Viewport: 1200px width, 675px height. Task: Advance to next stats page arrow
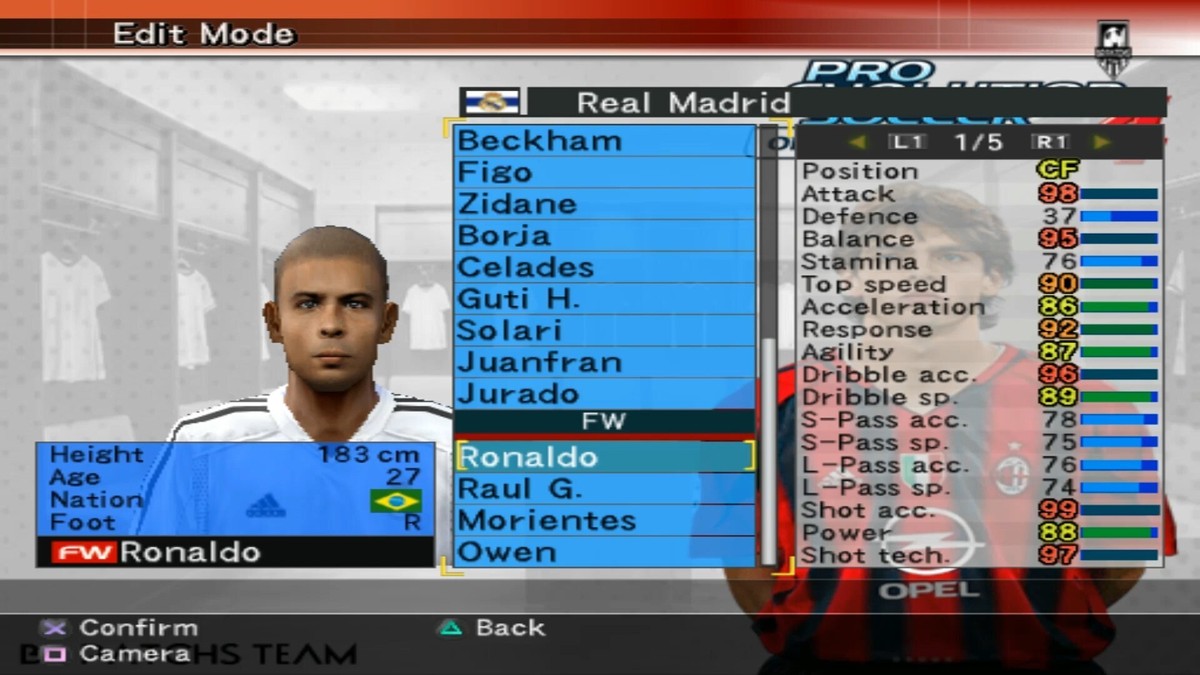[x=1101, y=142]
